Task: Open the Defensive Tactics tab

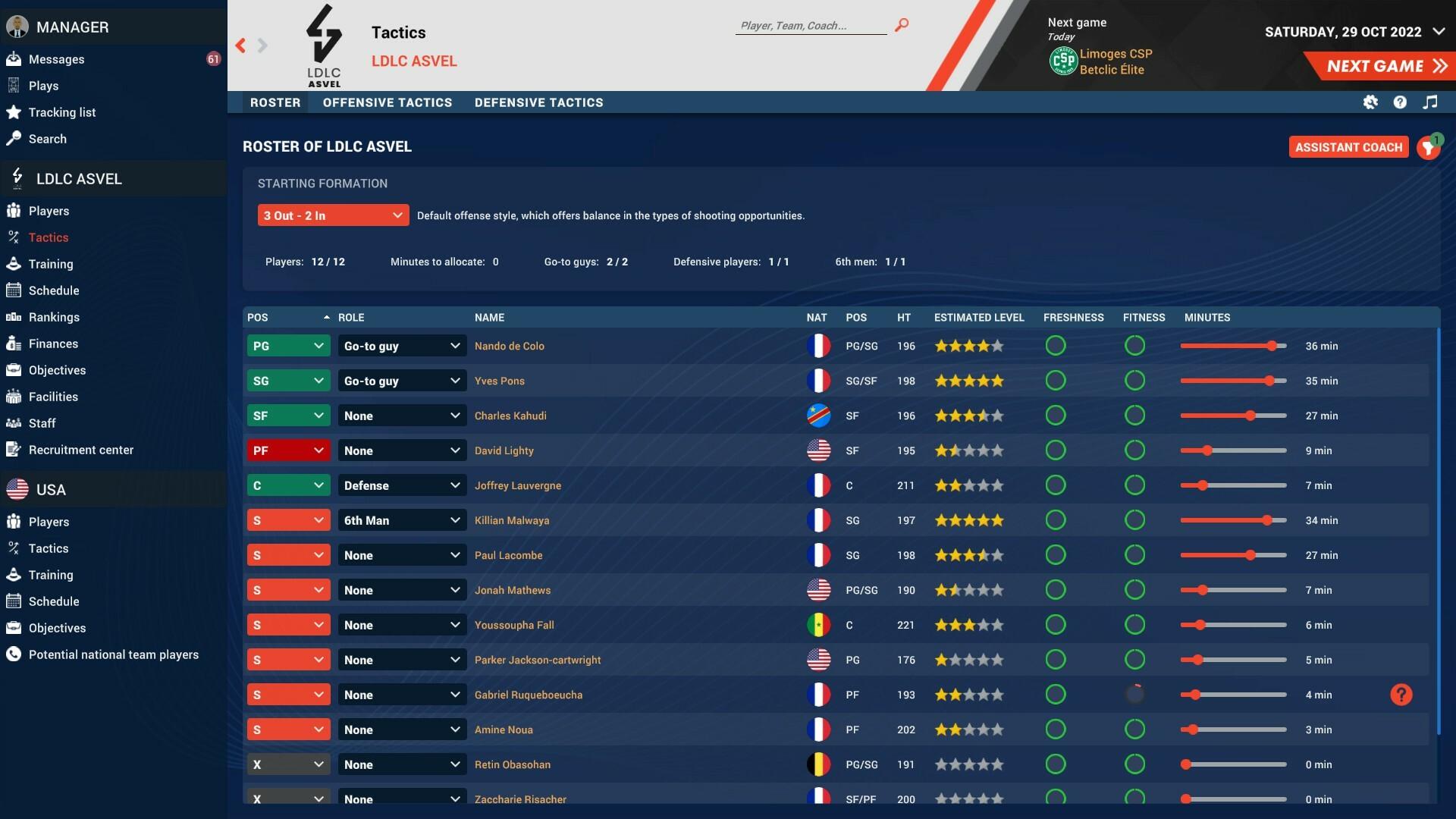Action: coord(538,102)
